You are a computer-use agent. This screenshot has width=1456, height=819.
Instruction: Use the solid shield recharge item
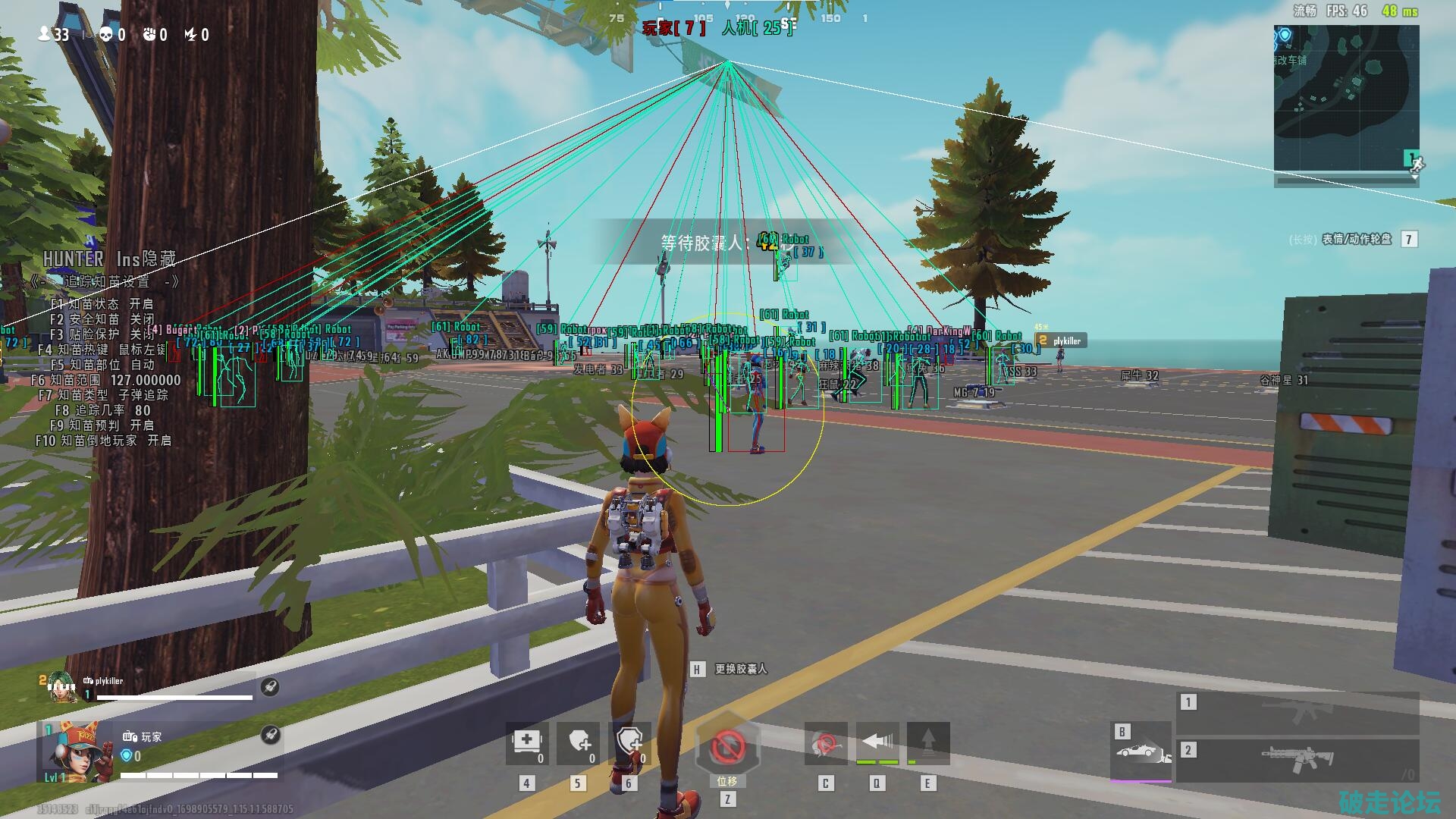click(x=579, y=742)
